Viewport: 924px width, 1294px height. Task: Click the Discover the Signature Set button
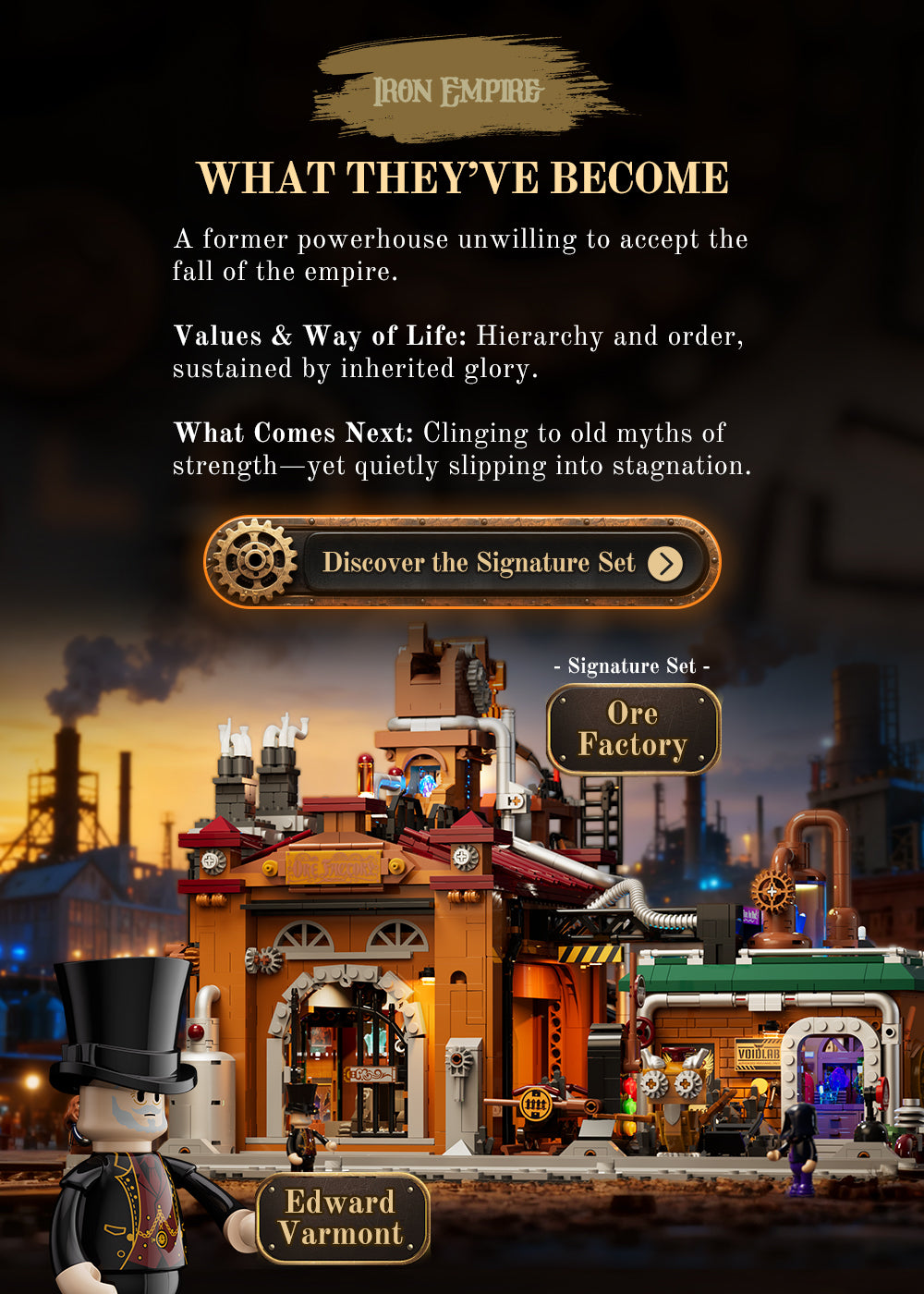pyautogui.click(x=462, y=562)
